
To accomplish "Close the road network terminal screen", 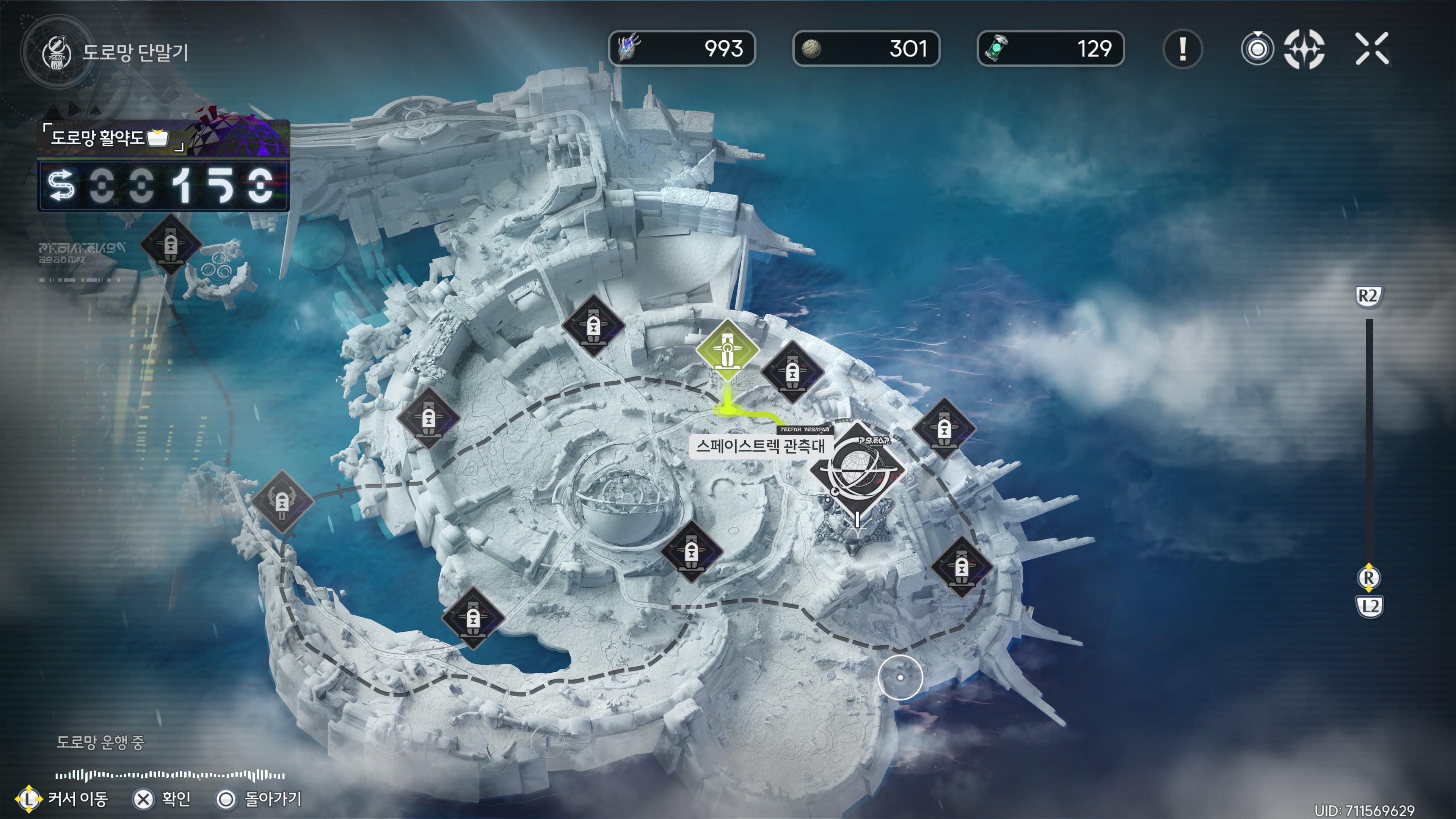I will click(1372, 49).
